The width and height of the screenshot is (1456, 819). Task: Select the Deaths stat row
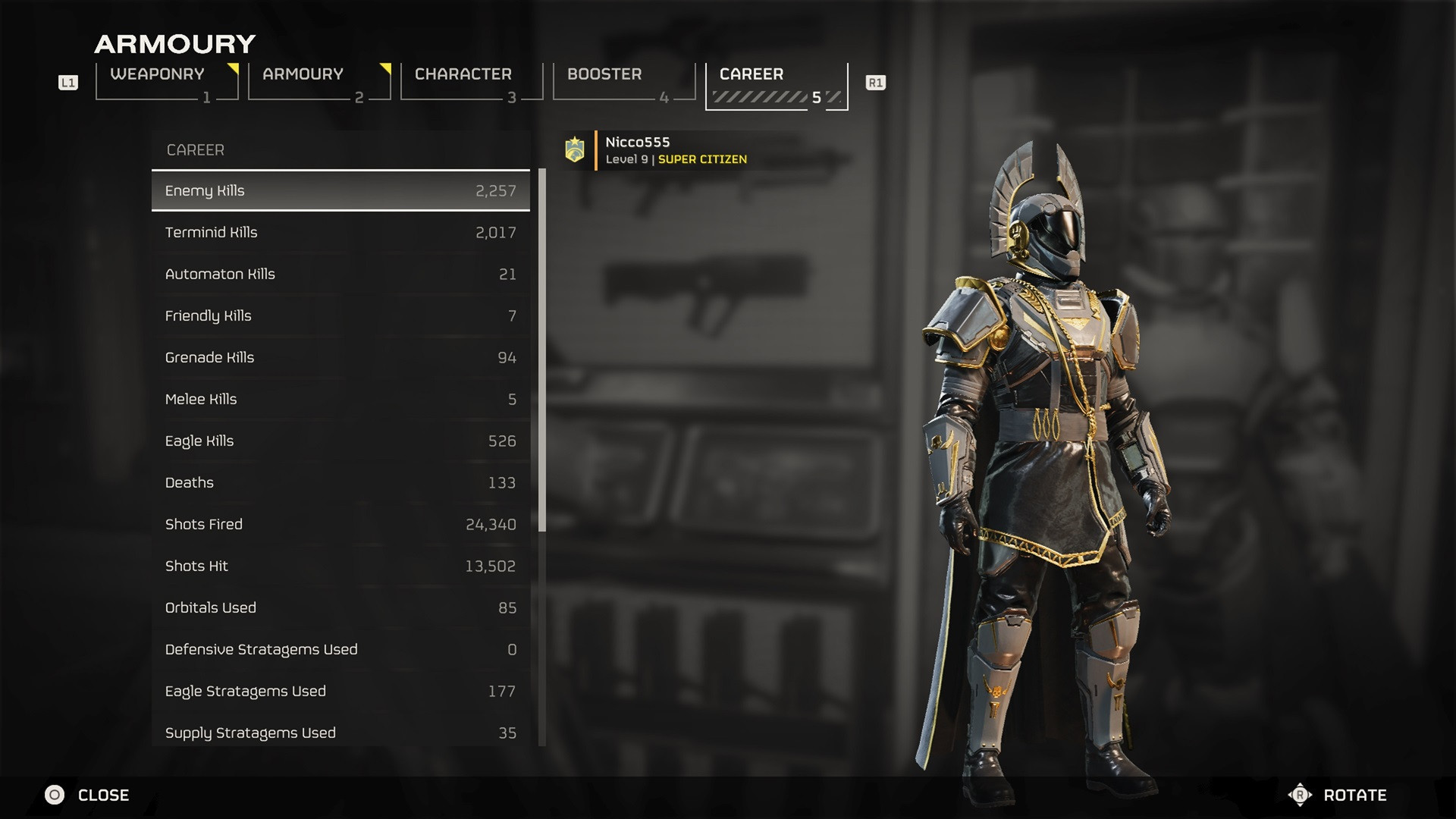pos(340,483)
